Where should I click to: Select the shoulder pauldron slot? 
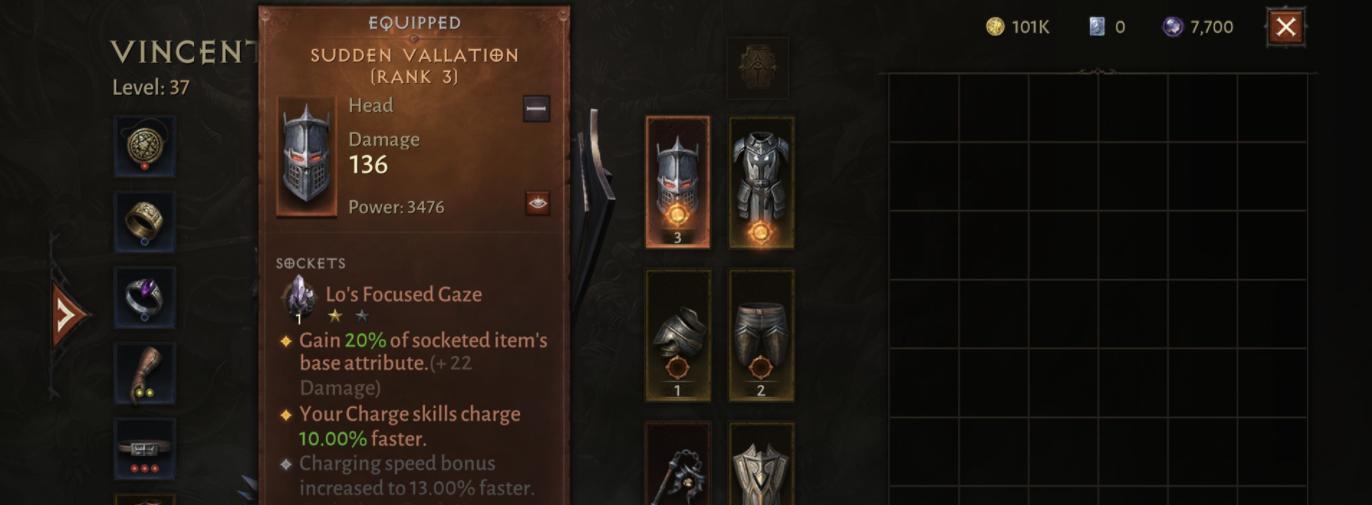point(678,335)
